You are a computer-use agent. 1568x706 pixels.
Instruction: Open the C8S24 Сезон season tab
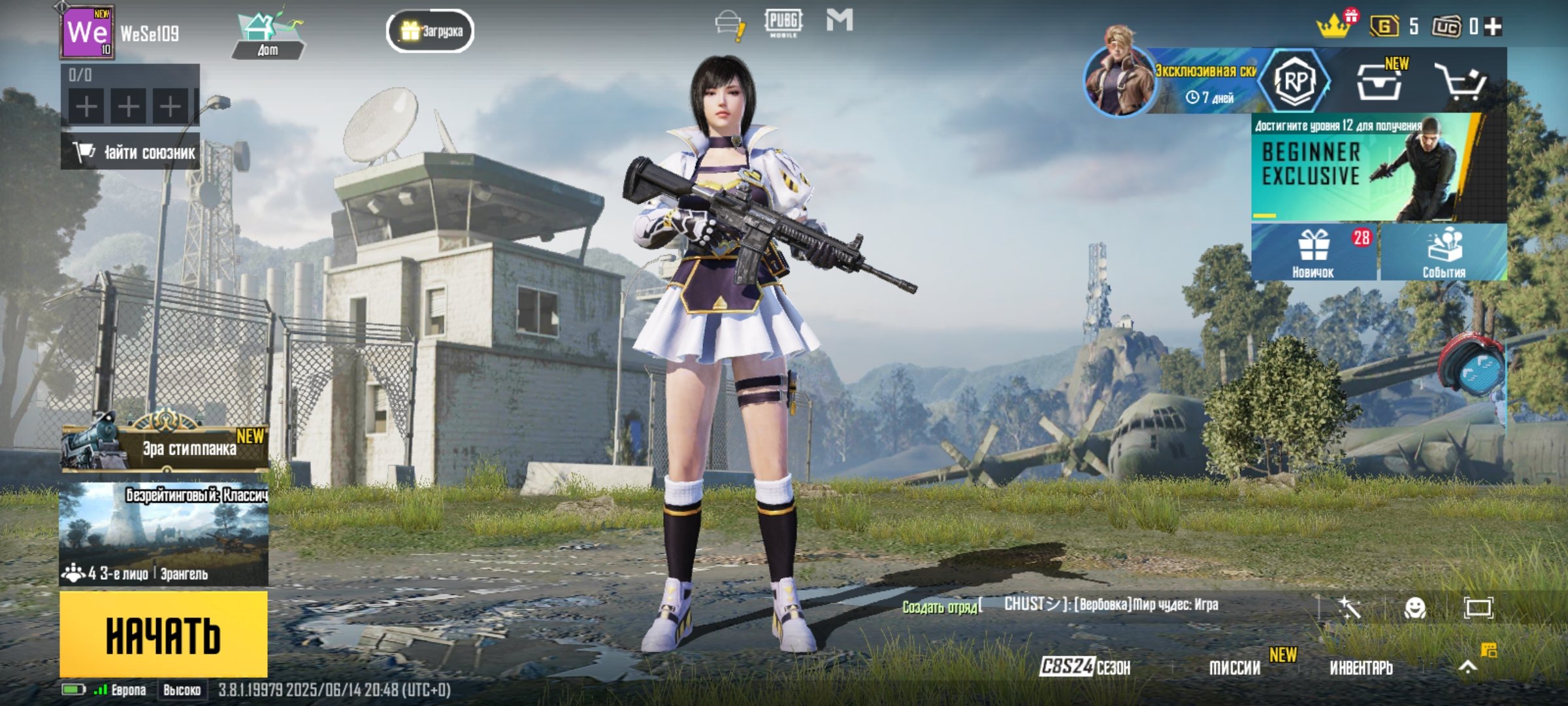1085,667
